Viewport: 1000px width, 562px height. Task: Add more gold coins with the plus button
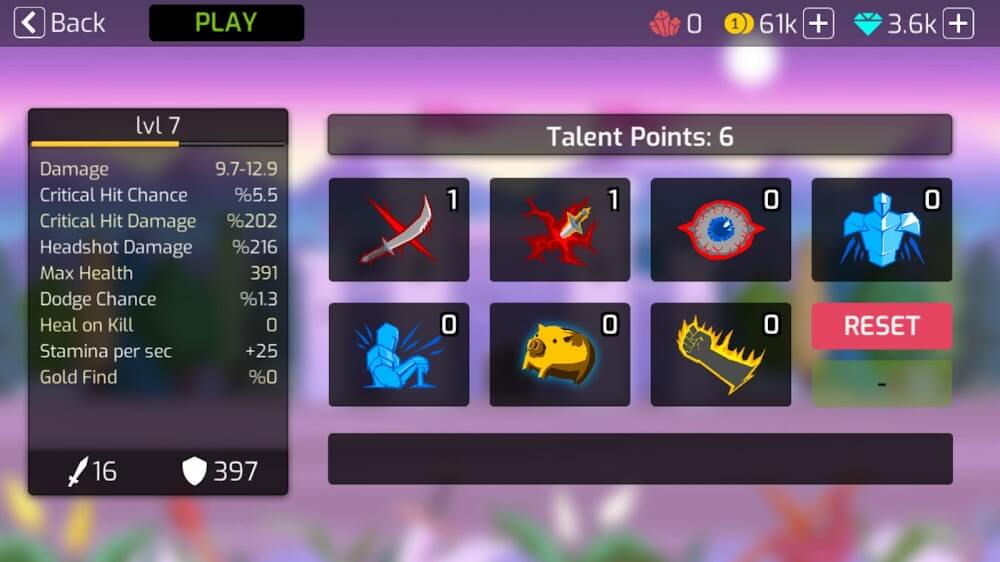click(x=818, y=24)
